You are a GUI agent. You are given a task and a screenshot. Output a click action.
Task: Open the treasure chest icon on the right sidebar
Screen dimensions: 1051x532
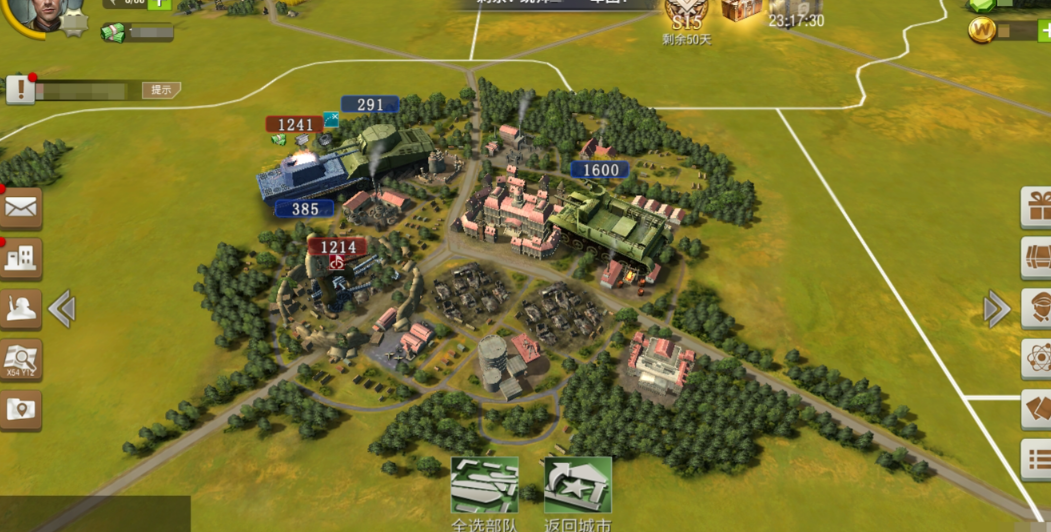coord(1037,257)
